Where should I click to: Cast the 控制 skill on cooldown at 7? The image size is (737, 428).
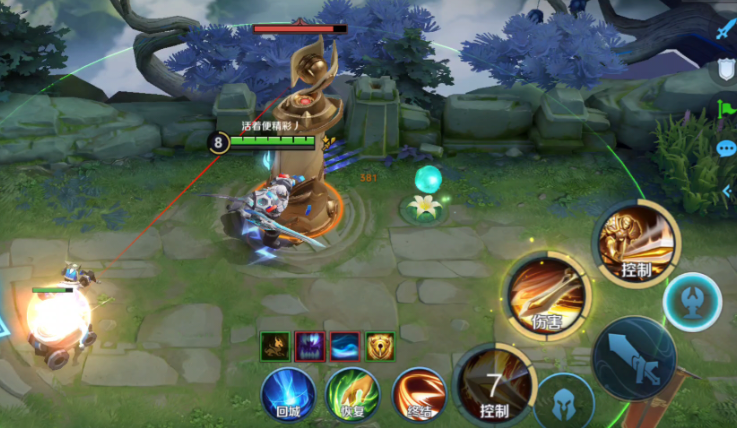pyautogui.click(x=494, y=388)
